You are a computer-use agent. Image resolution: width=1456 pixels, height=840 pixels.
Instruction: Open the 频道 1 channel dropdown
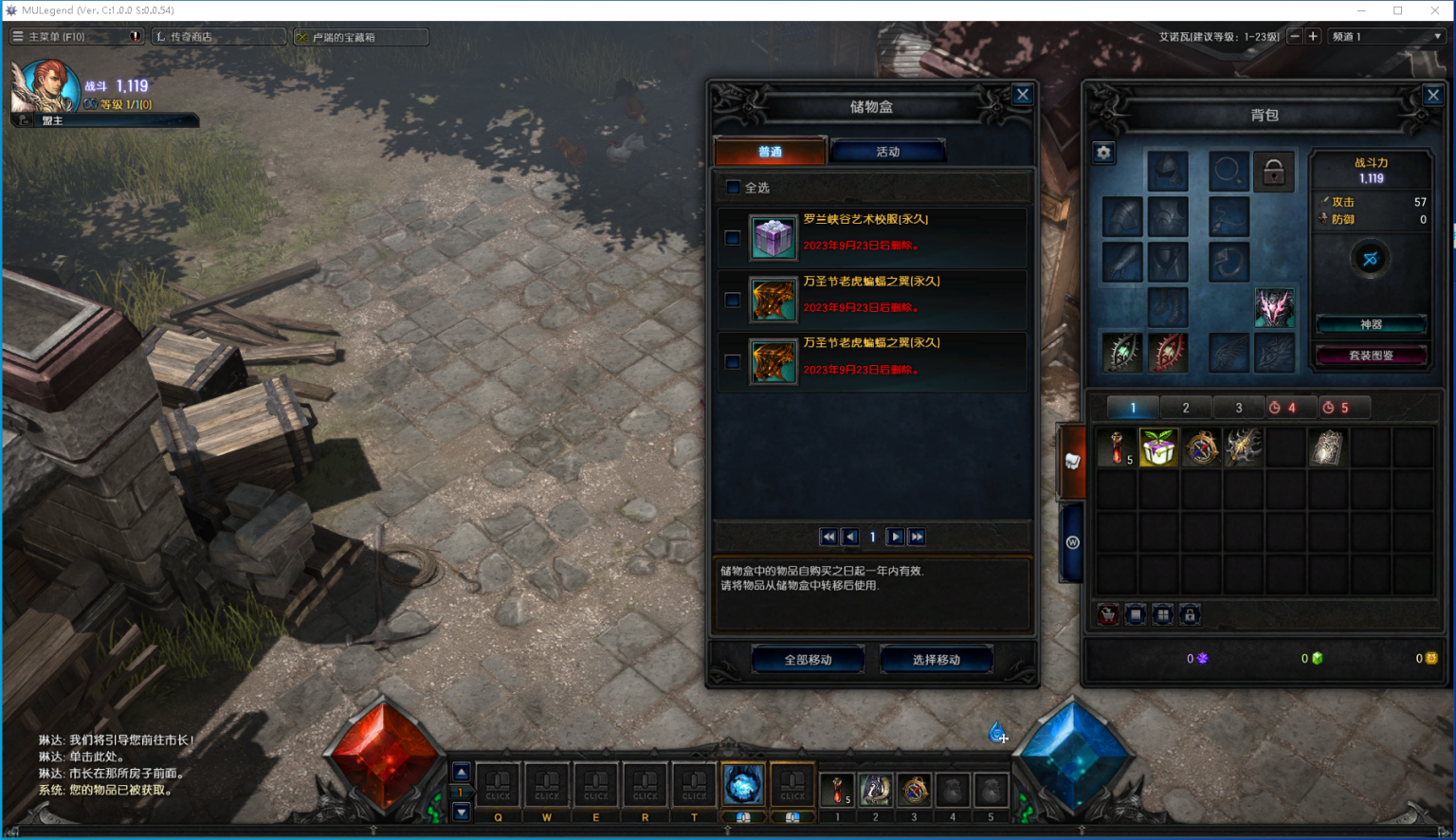(x=1386, y=37)
